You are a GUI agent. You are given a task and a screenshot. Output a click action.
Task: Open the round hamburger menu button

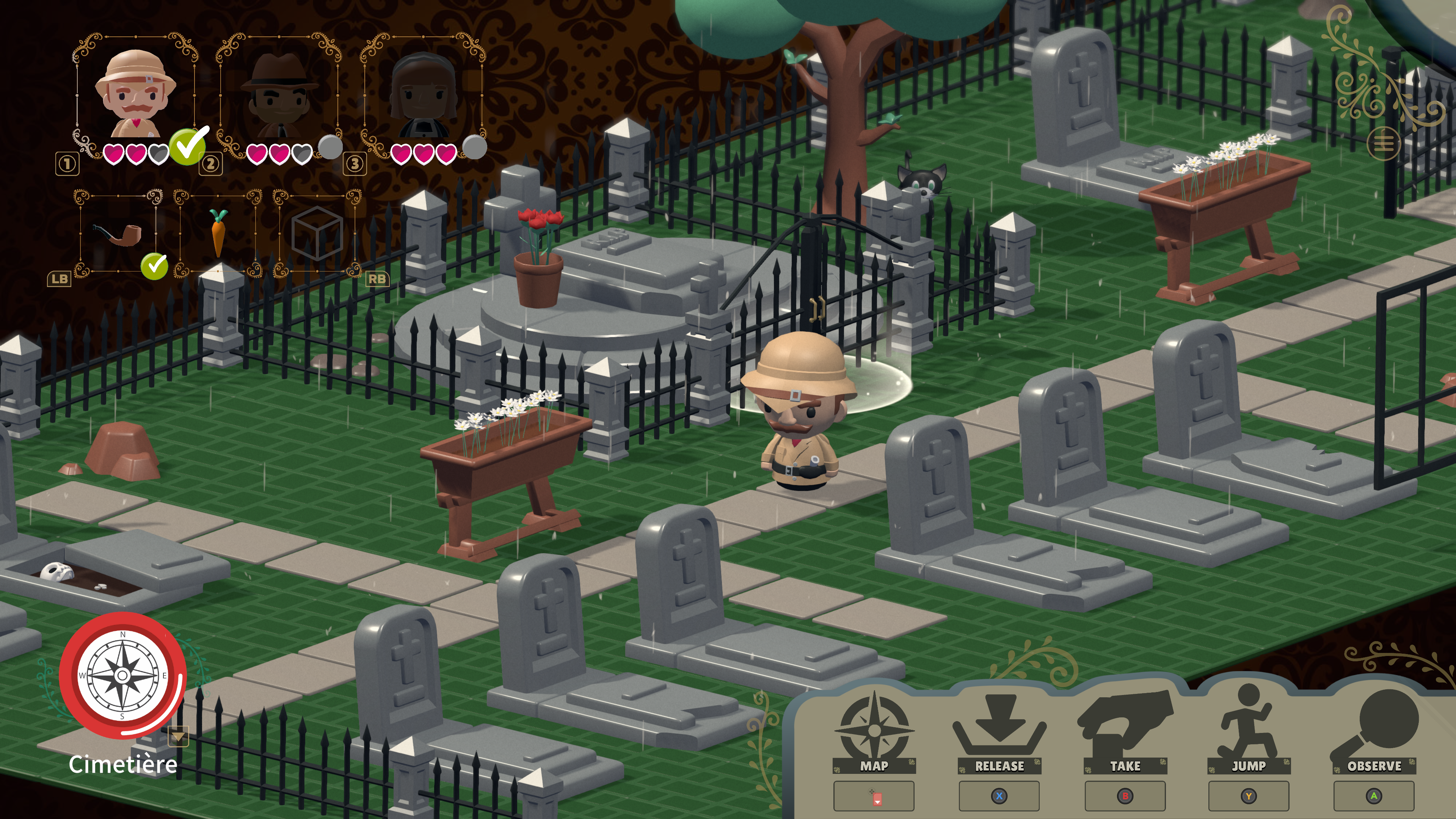click(x=1384, y=144)
